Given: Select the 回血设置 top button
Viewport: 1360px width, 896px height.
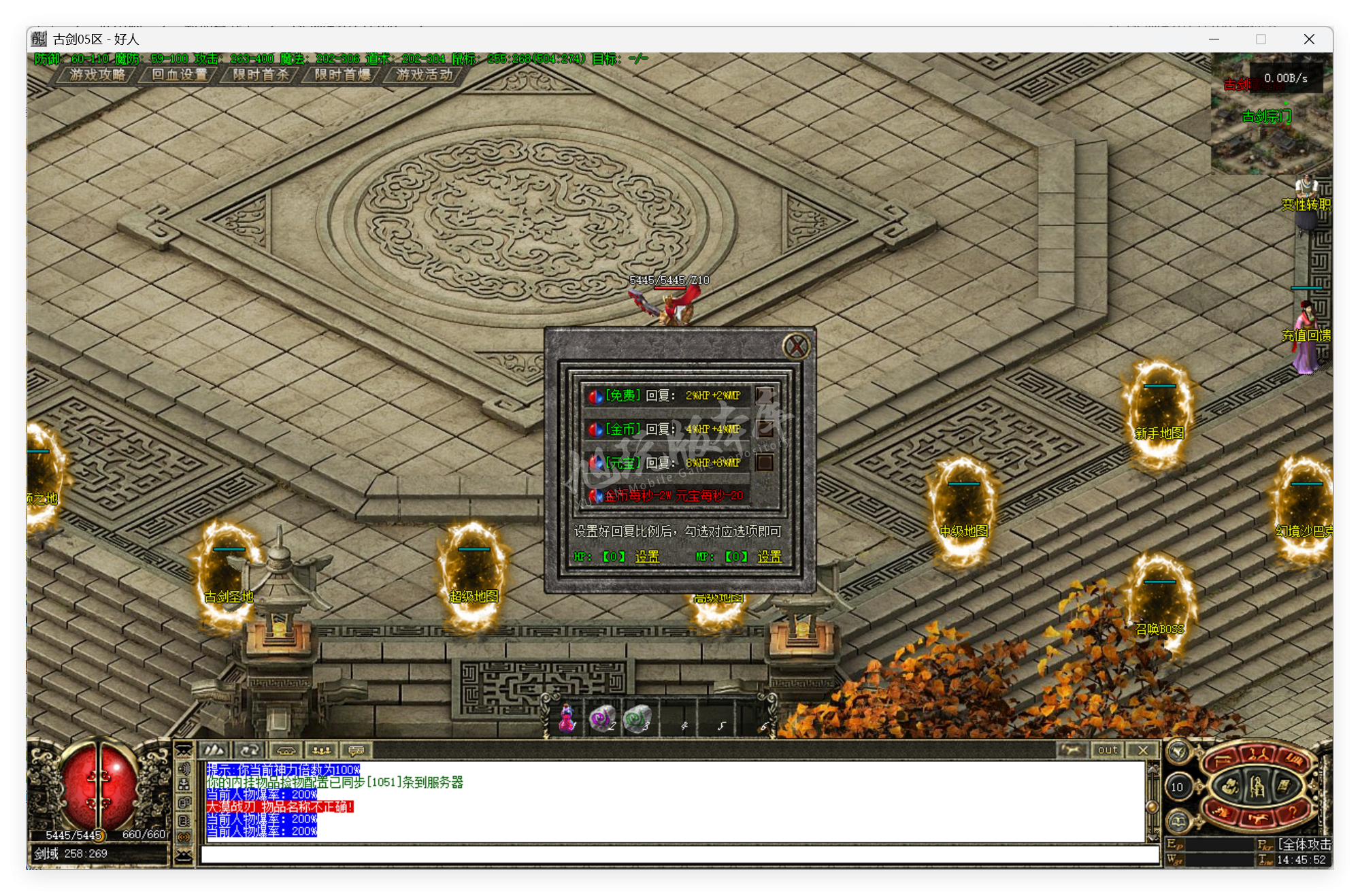Looking at the screenshot, I should coord(179,74).
